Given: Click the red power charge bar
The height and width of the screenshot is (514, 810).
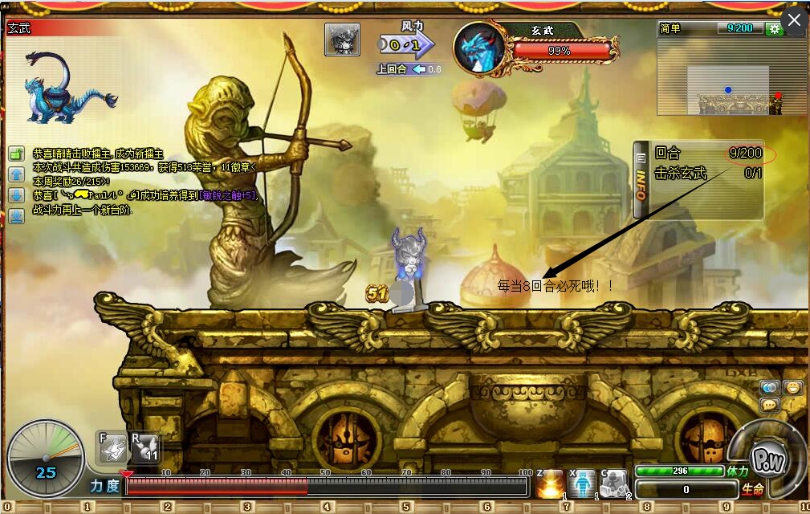Looking at the screenshot, I should 326,487.
